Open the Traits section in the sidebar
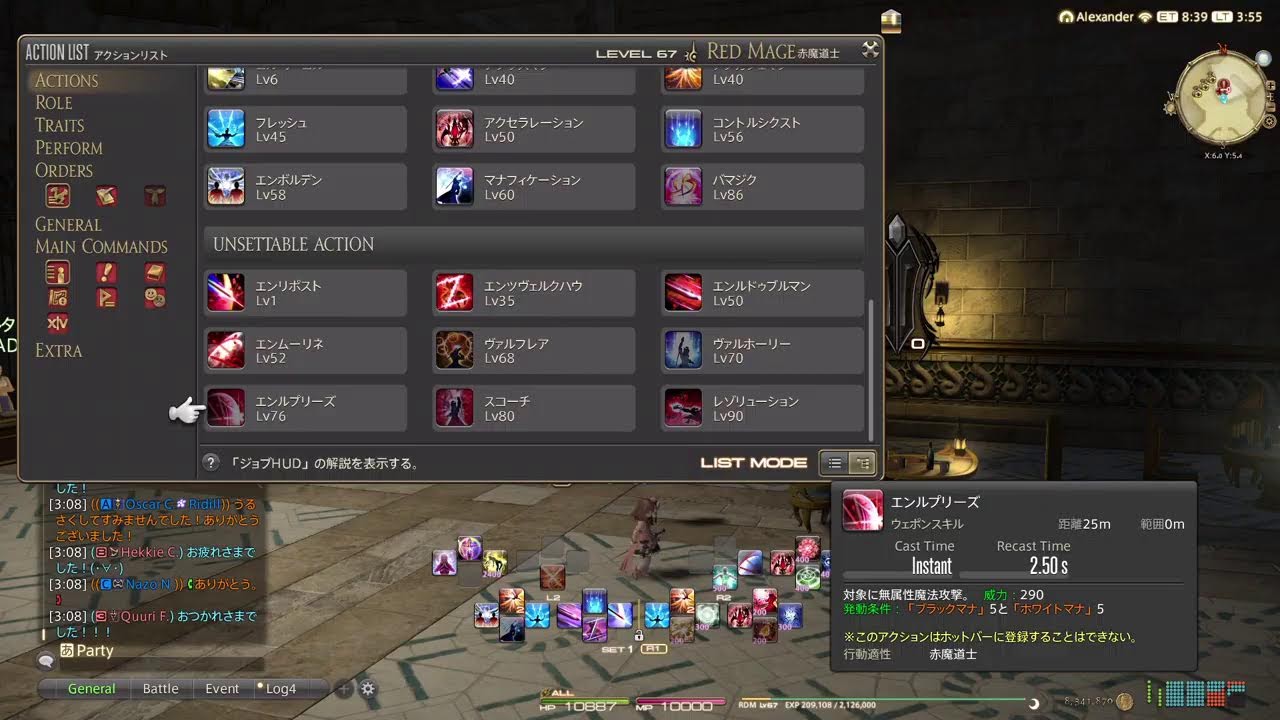1280x720 pixels. point(63,124)
